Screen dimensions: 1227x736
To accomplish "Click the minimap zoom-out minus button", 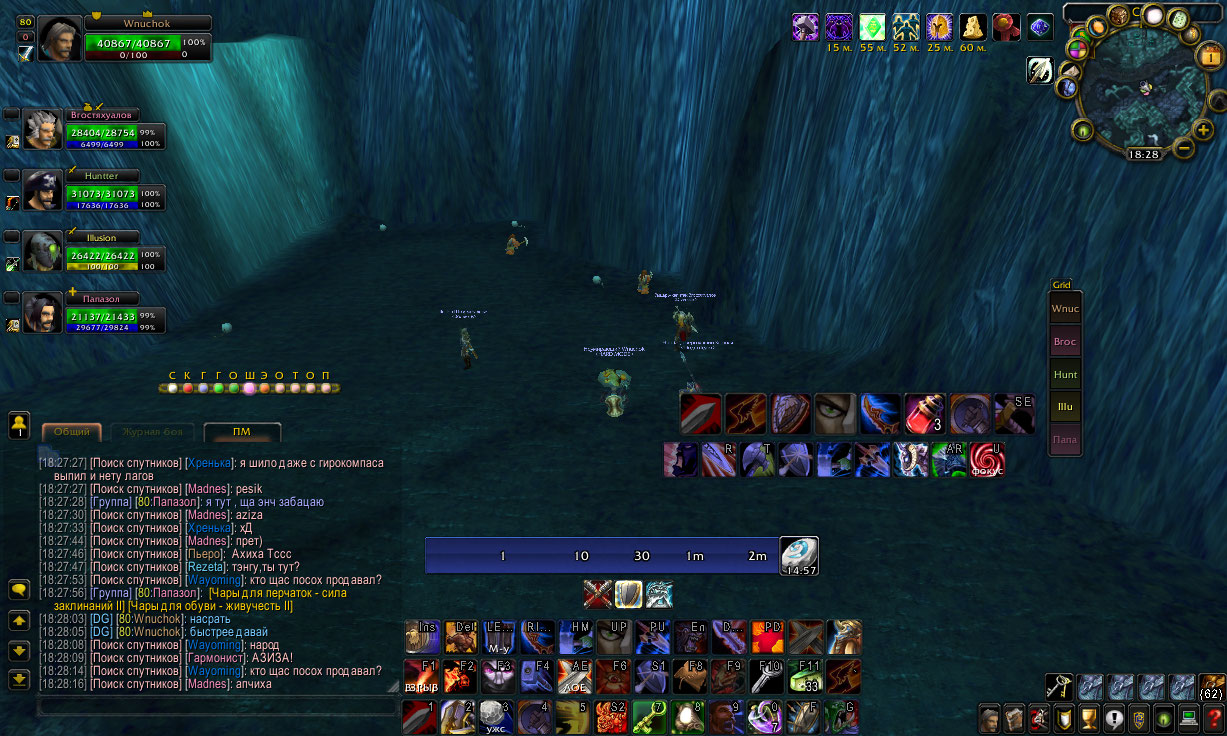I will [1183, 148].
